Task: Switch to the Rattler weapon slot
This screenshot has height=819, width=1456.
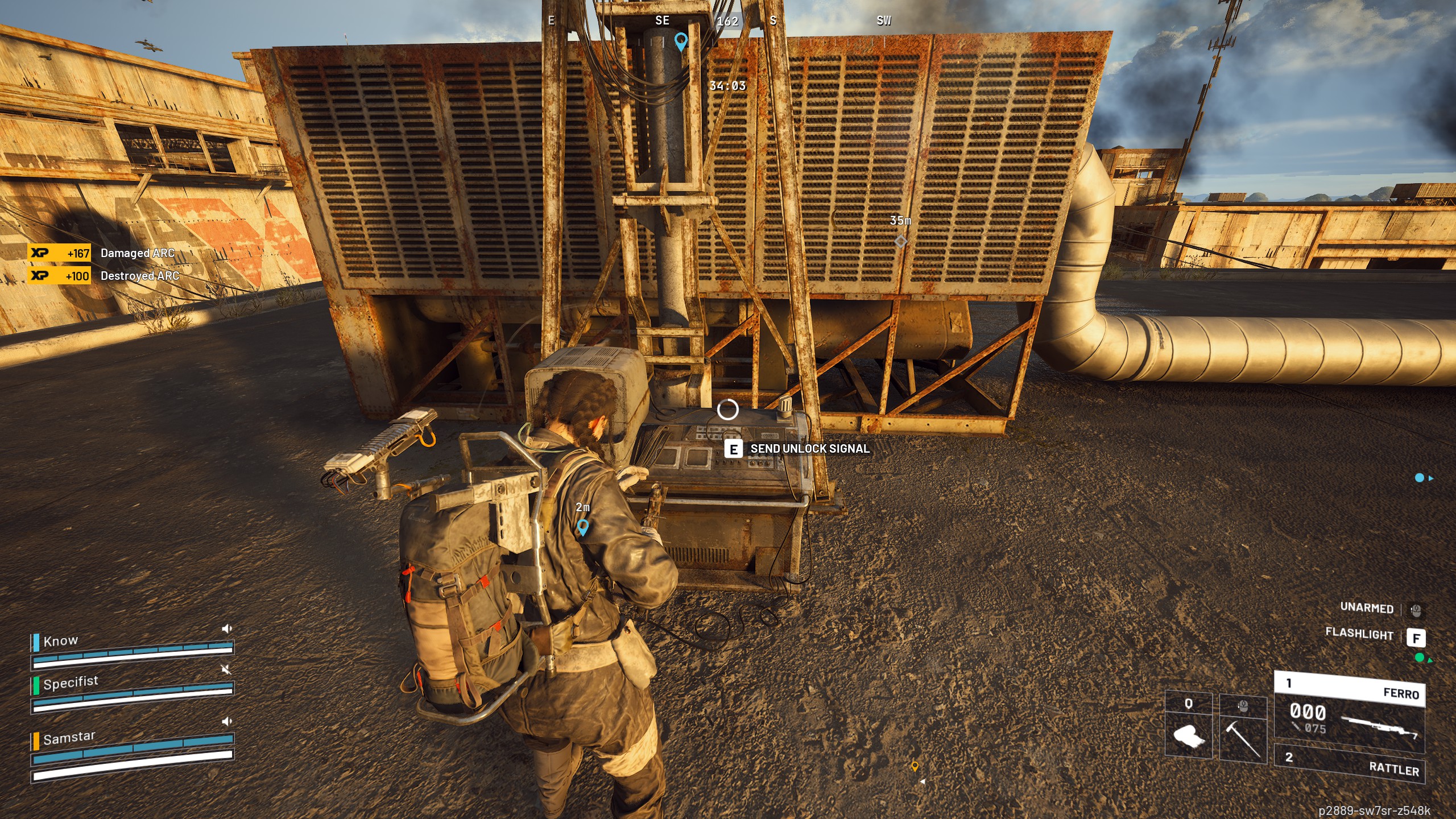Action: point(1349,763)
